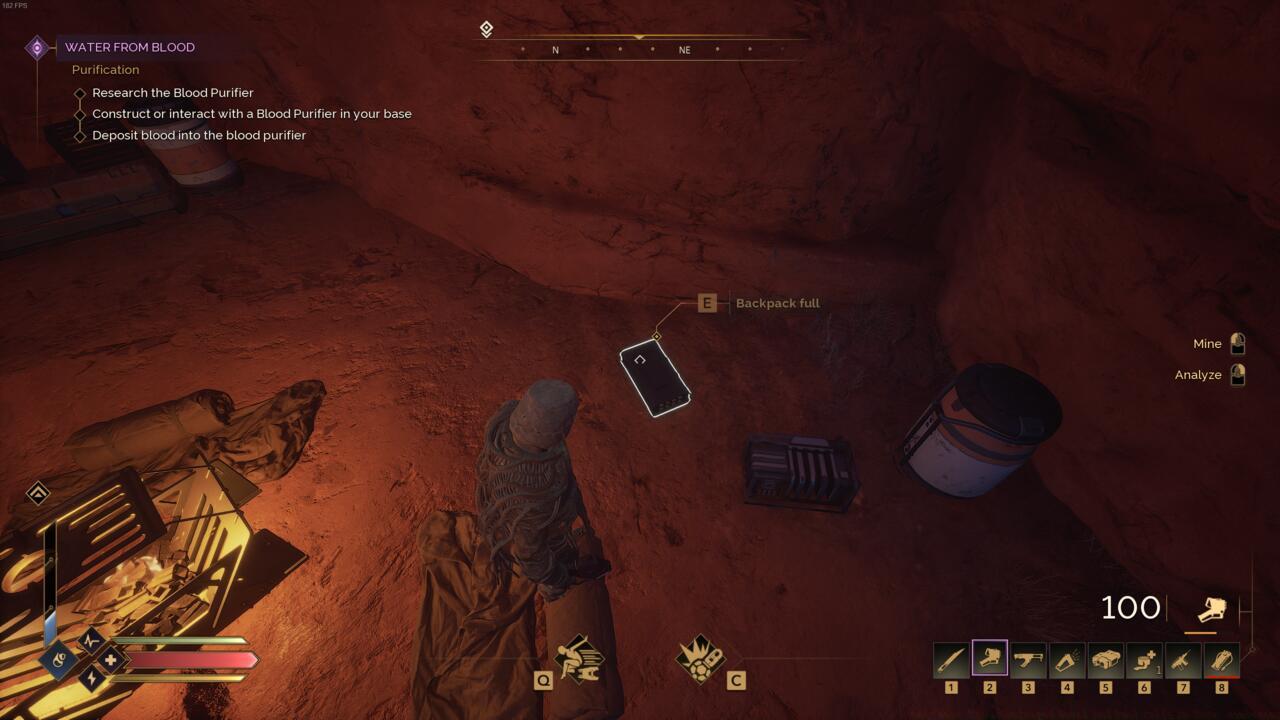
Task: Equip the rifle in hotbar slot 3
Action: coord(1027,660)
